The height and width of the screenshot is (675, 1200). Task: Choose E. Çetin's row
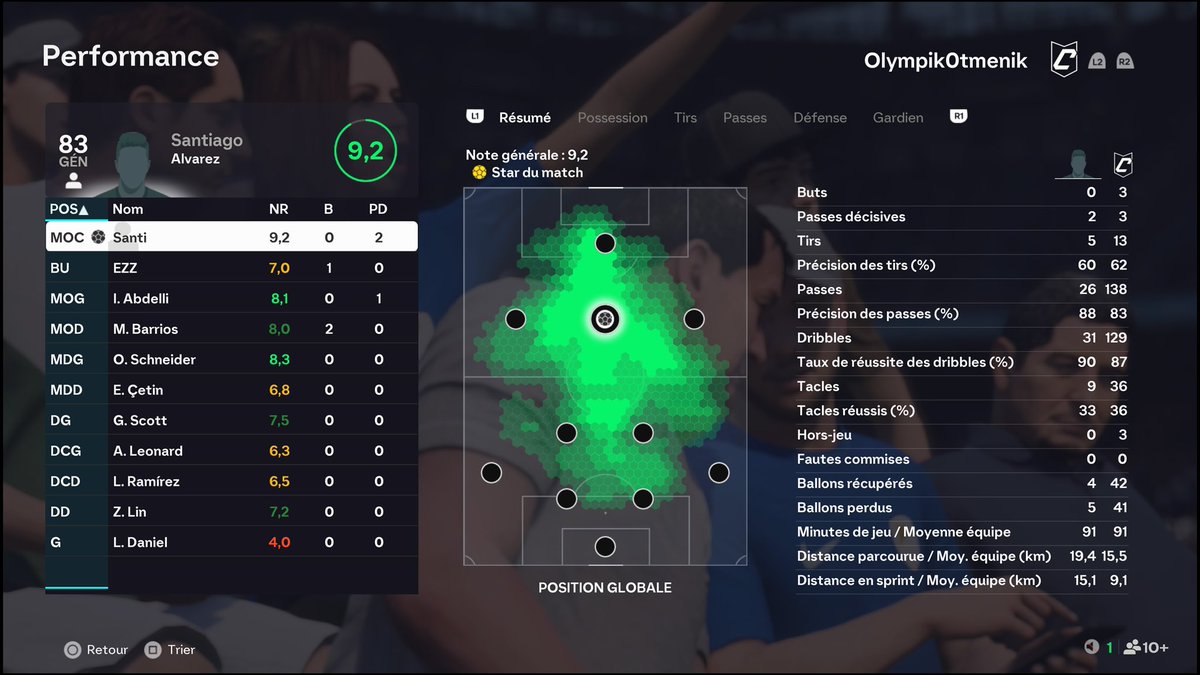pos(231,390)
